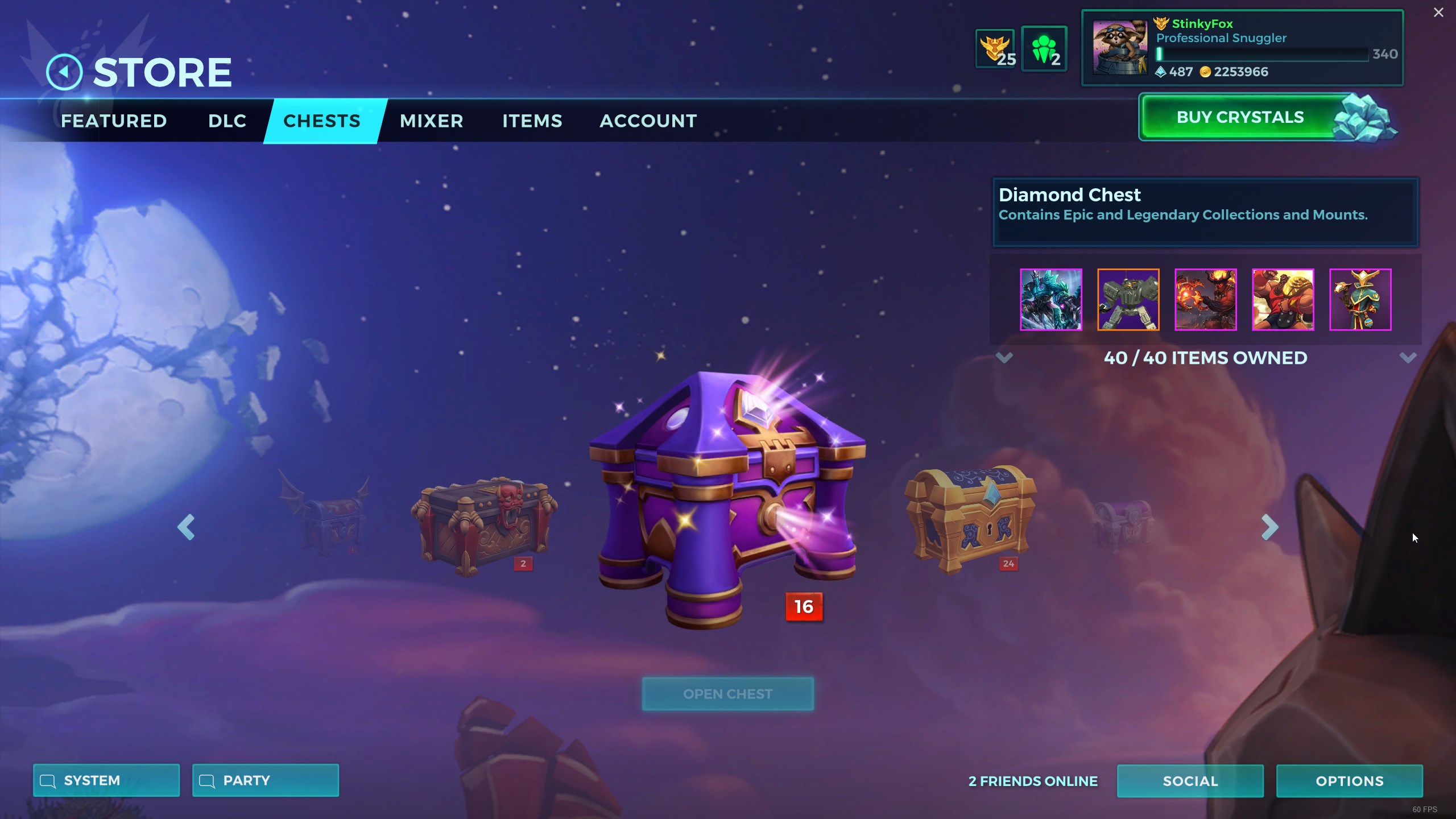Click the chat bubble icon on PARTY

tap(207, 780)
